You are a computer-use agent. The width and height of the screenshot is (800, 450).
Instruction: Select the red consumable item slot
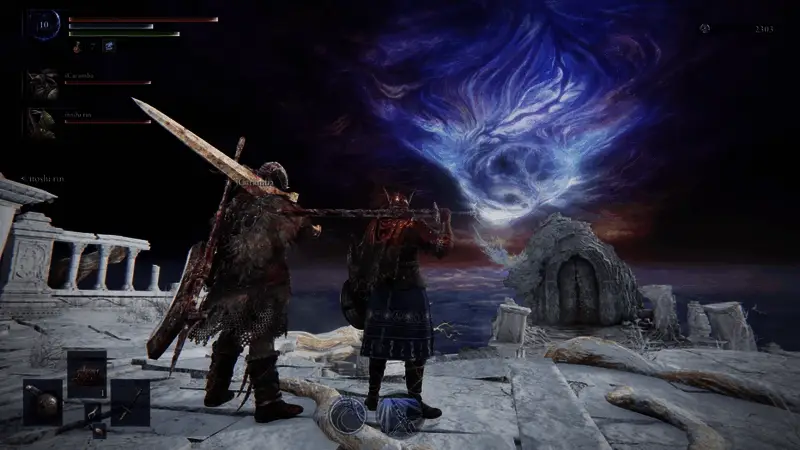coord(87,372)
